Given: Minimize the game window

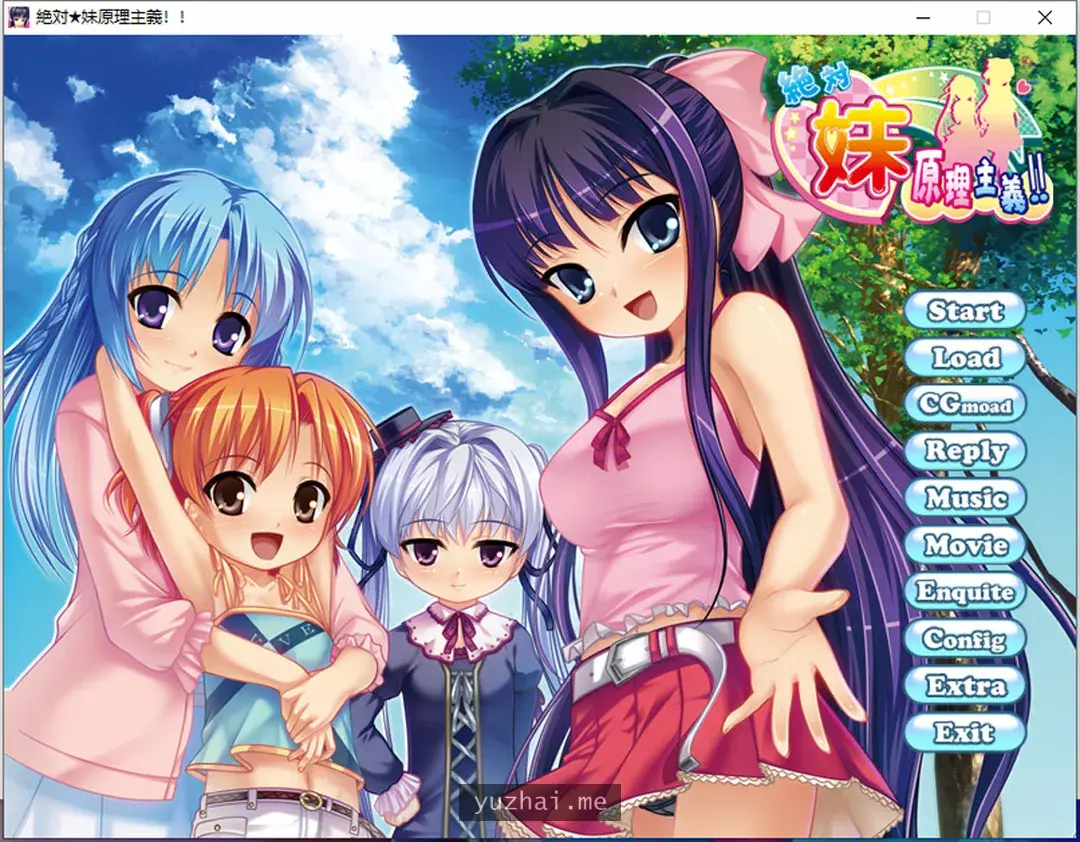Looking at the screenshot, I should (x=921, y=17).
